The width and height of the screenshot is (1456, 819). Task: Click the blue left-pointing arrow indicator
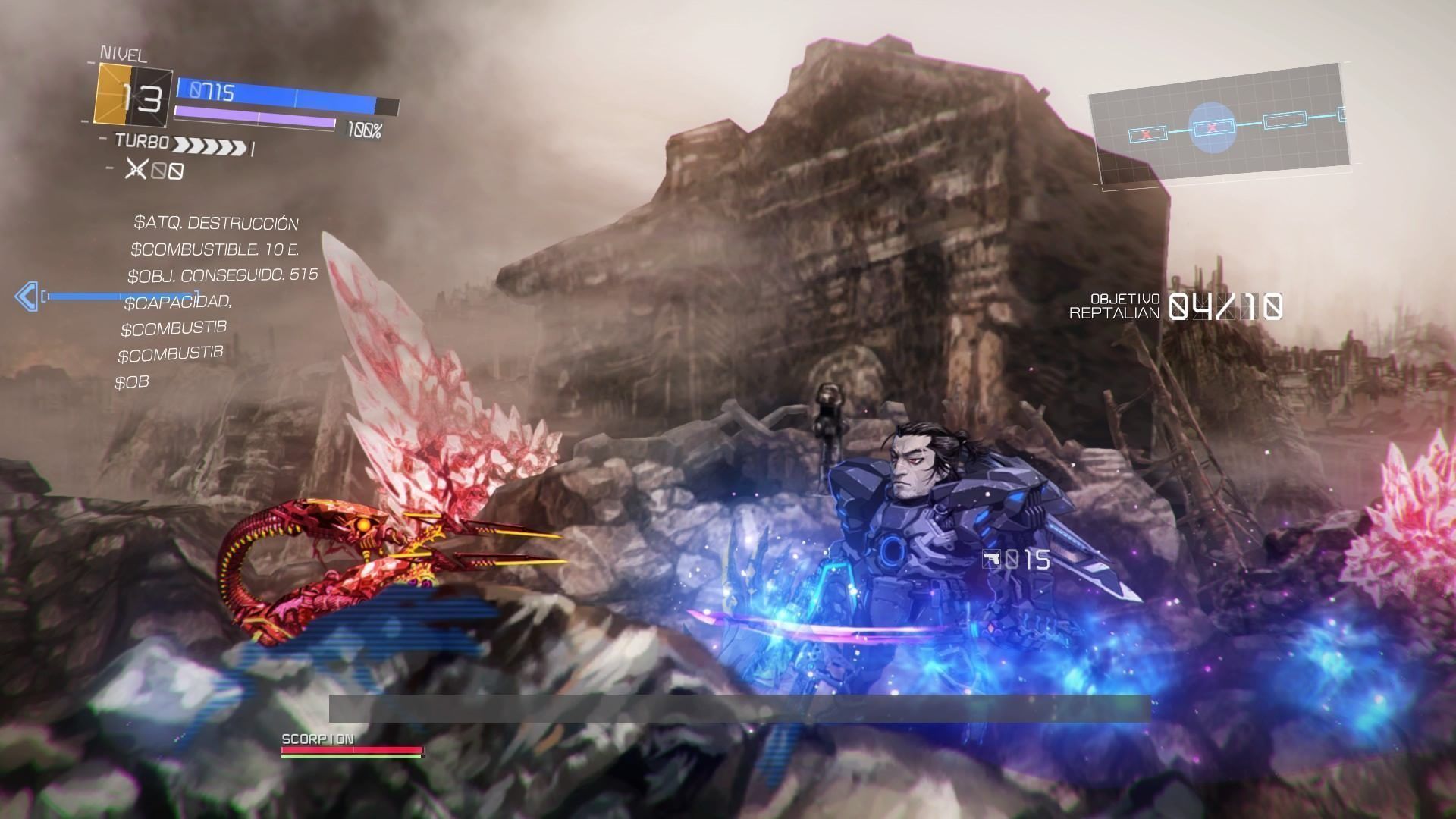coord(27,296)
